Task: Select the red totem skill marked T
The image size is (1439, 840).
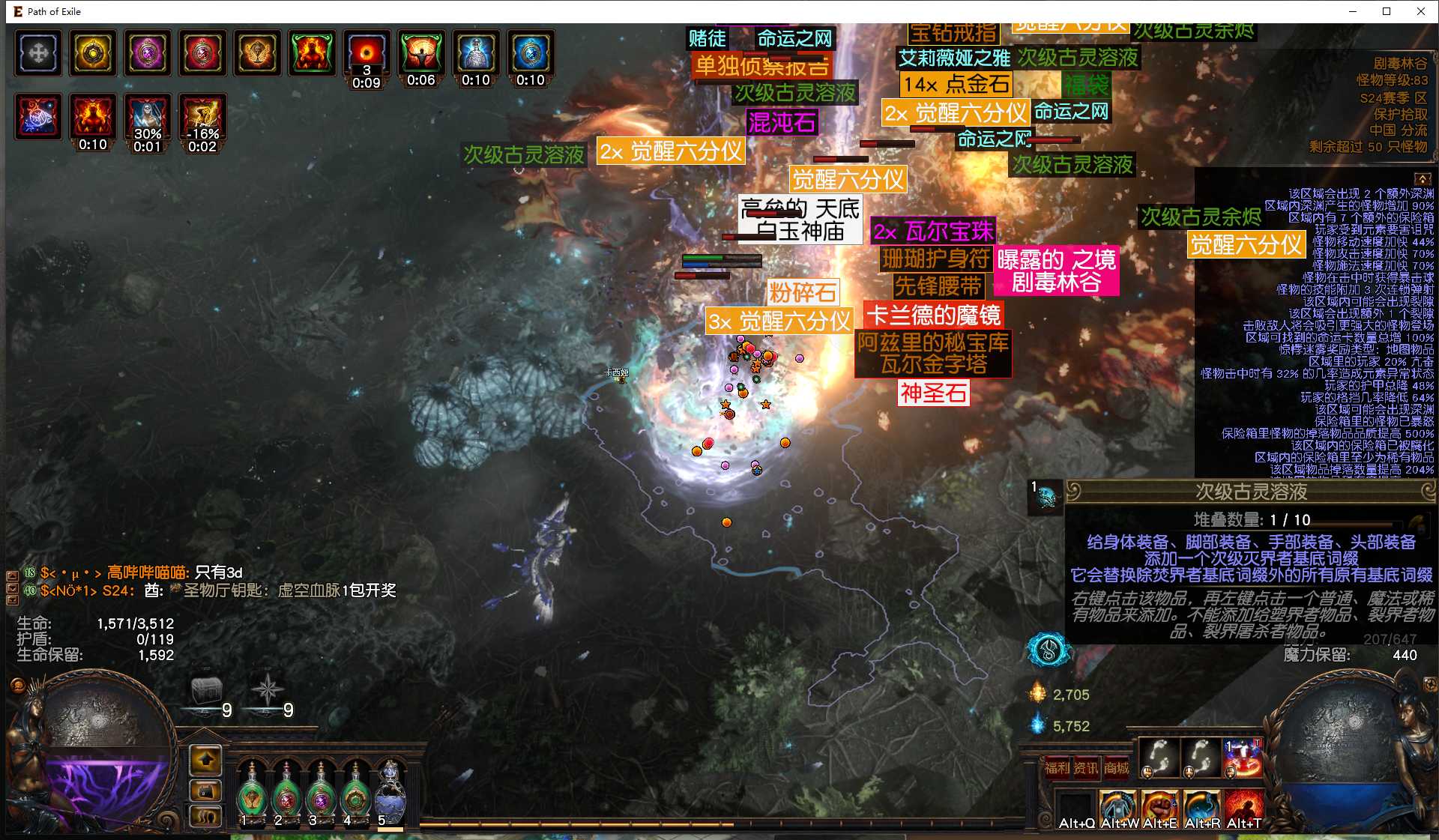Action: pyautogui.click(x=1243, y=758)
